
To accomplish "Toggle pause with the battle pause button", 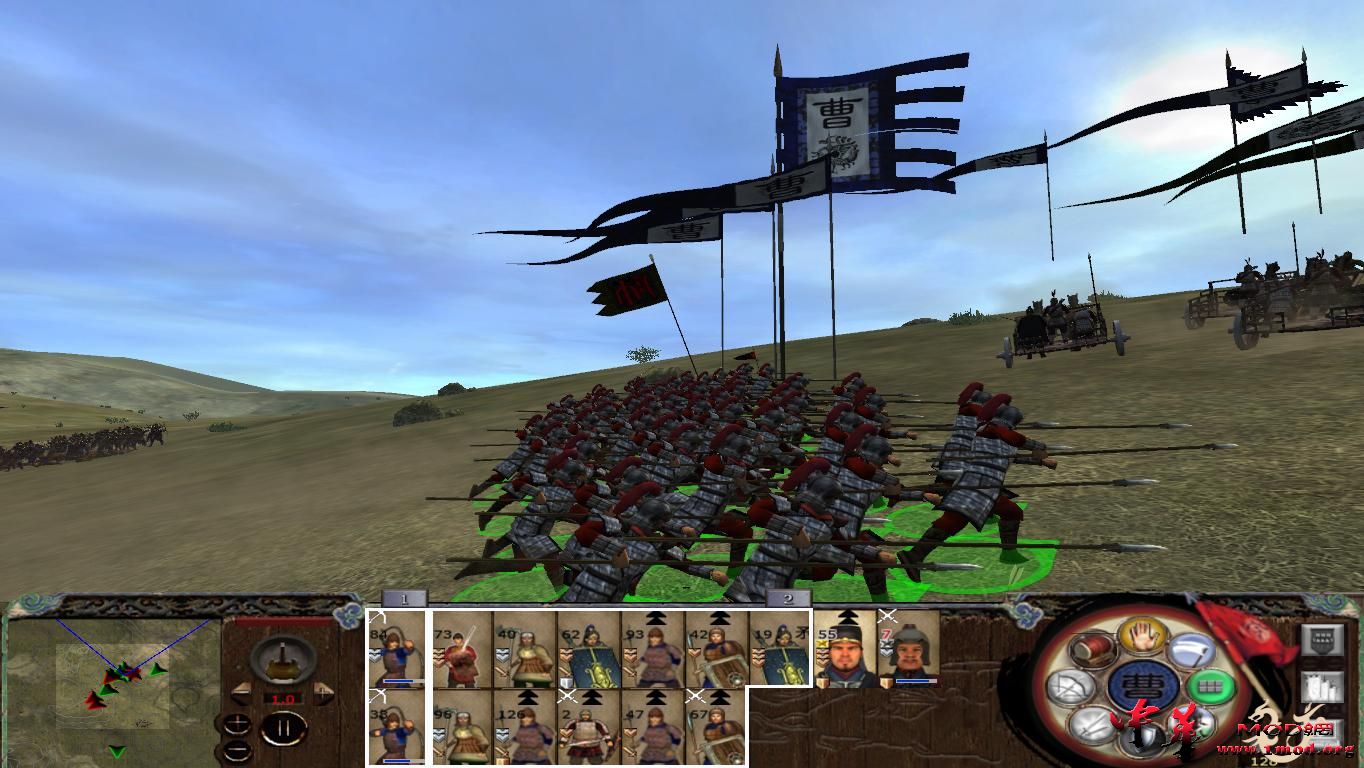I will click(x=283, y=728).
